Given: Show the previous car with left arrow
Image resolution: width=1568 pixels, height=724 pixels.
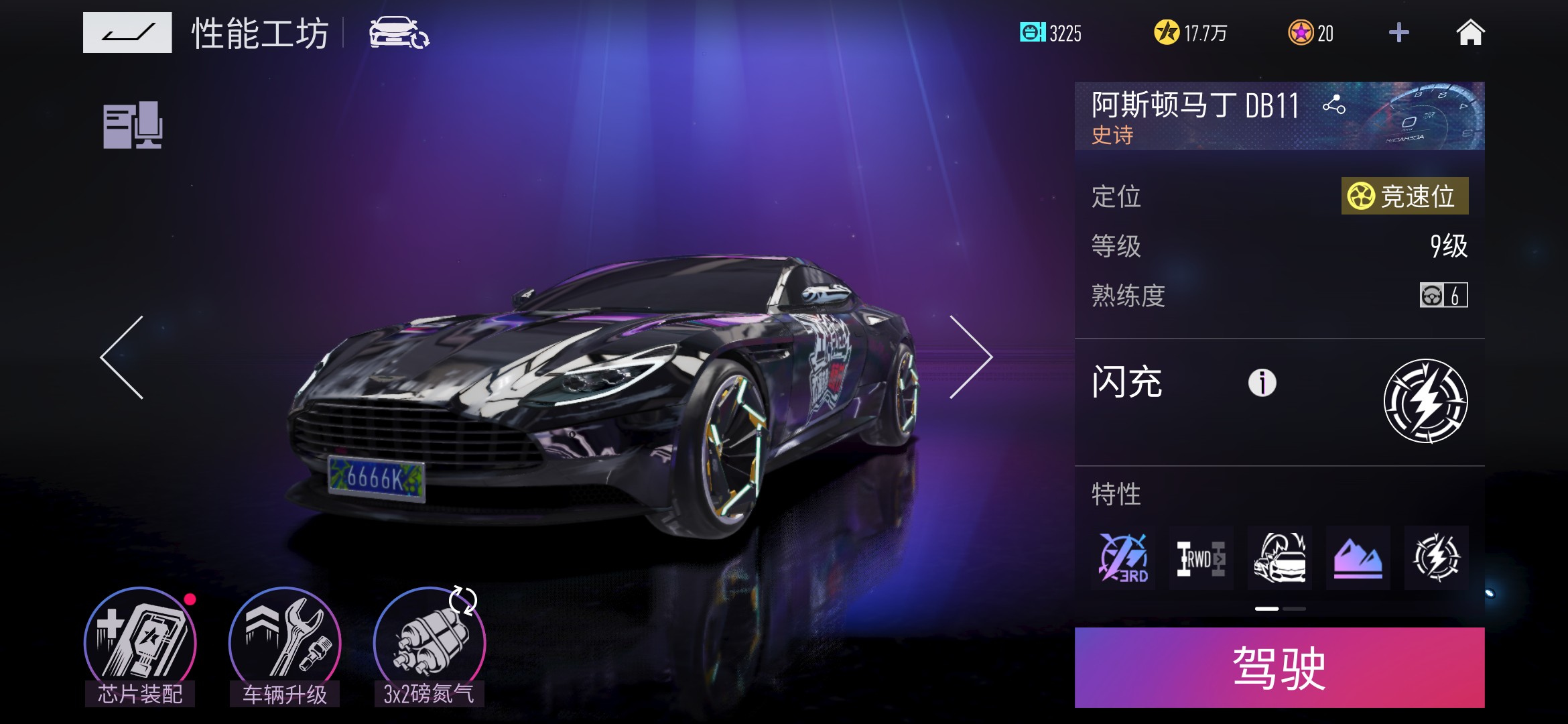Looking at the screenshot, I should 123,357.
